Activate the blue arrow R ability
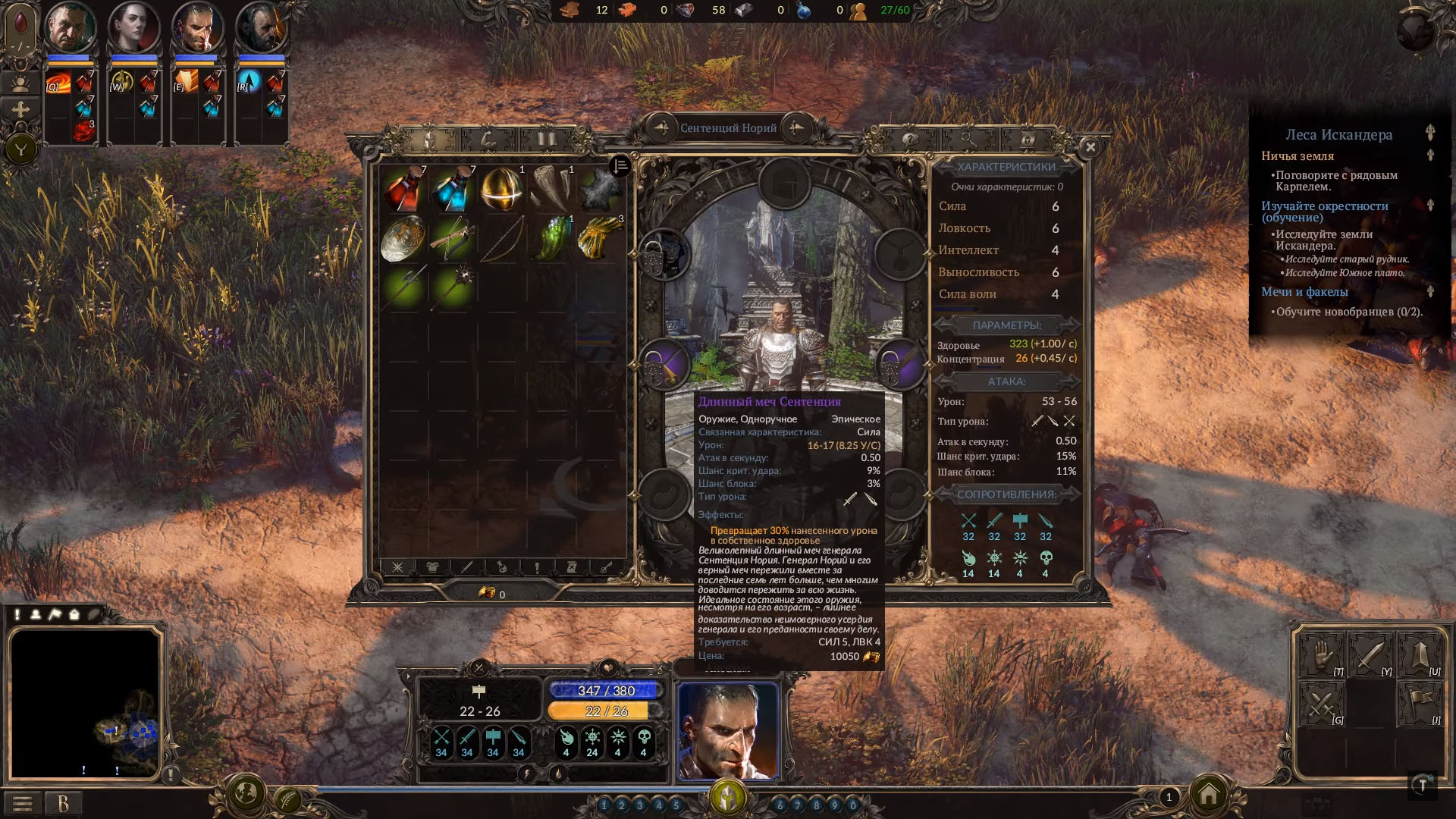Image resolution: width=1456 pixels, height=819 pixels. click(x=249, y=81)
